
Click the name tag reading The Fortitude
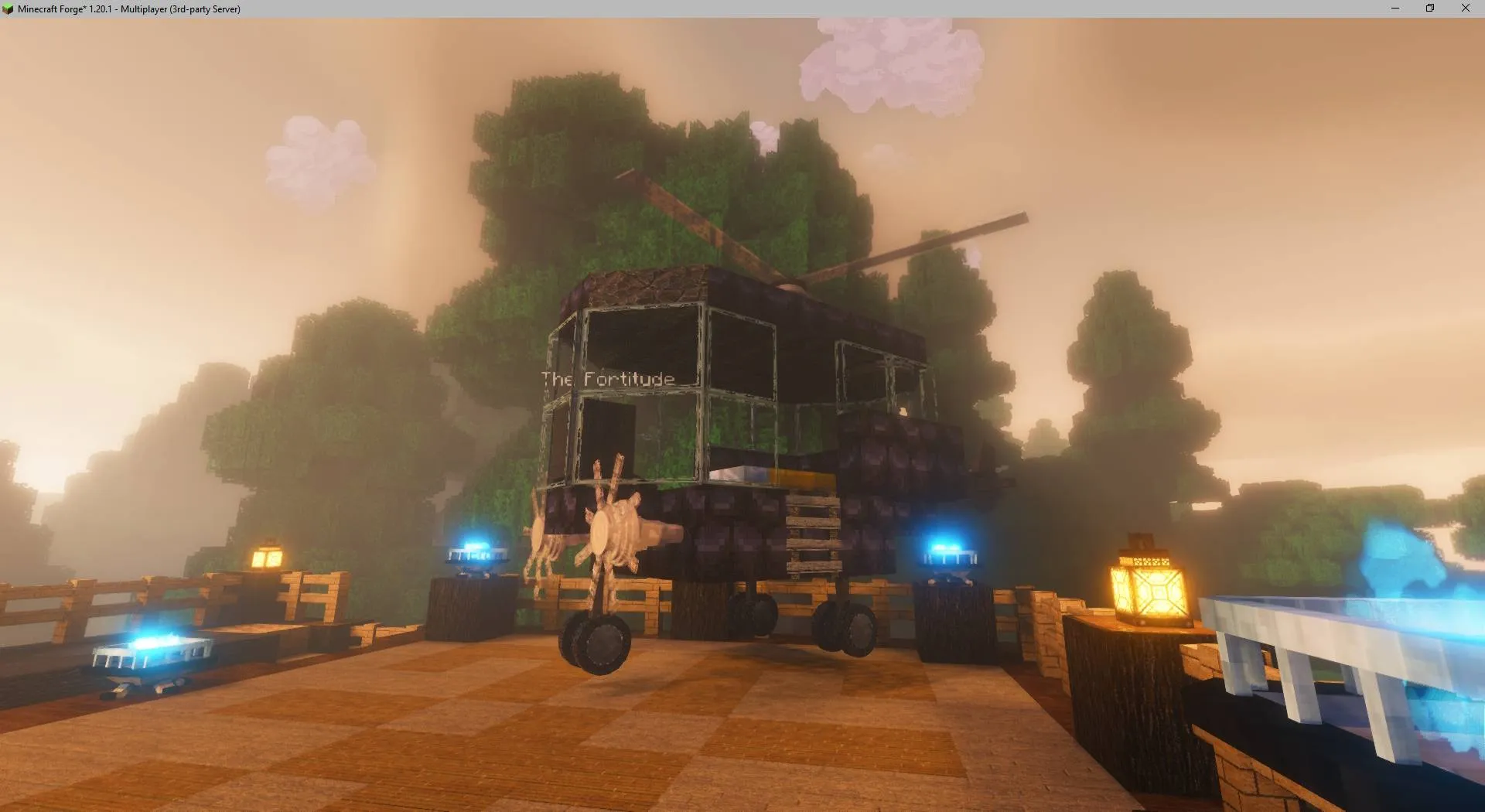click(x=607, y=378)
